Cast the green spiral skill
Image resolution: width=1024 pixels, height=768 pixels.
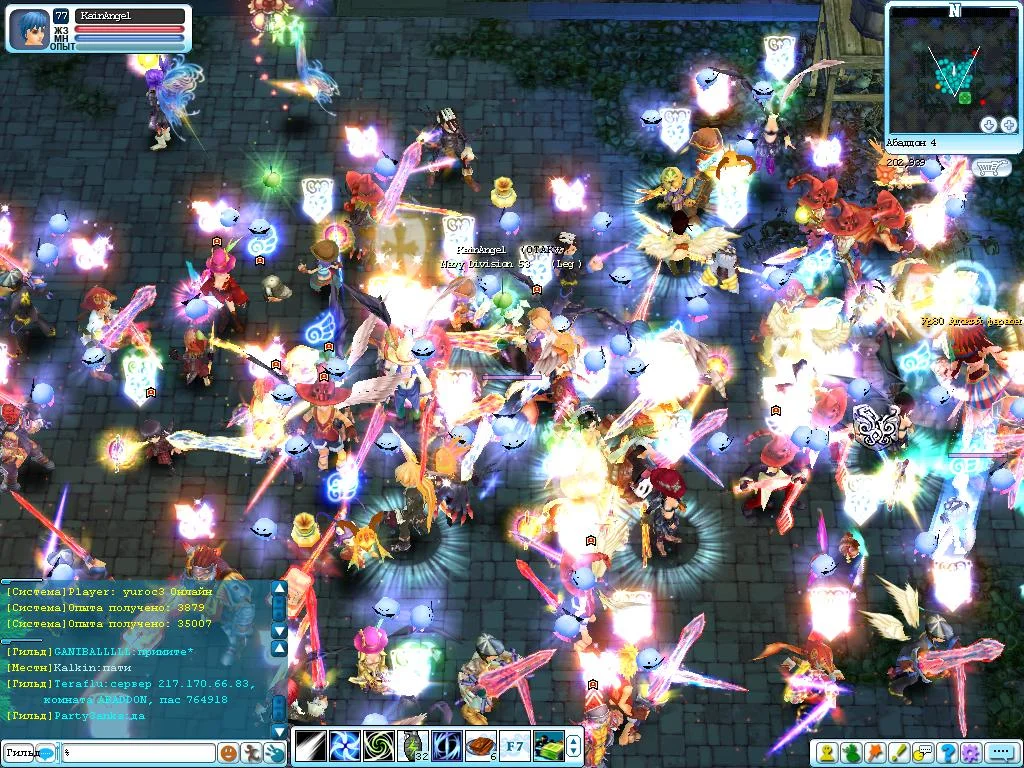(378, 746)
